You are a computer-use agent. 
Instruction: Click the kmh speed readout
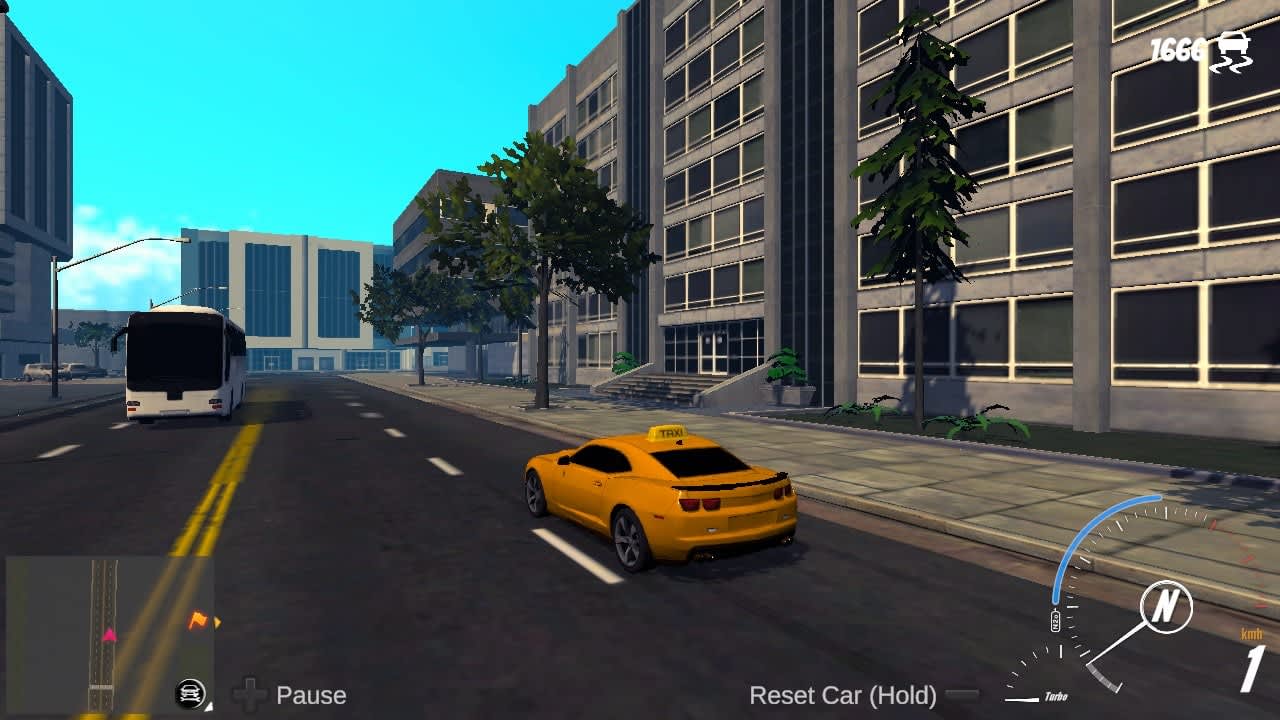1251,633
